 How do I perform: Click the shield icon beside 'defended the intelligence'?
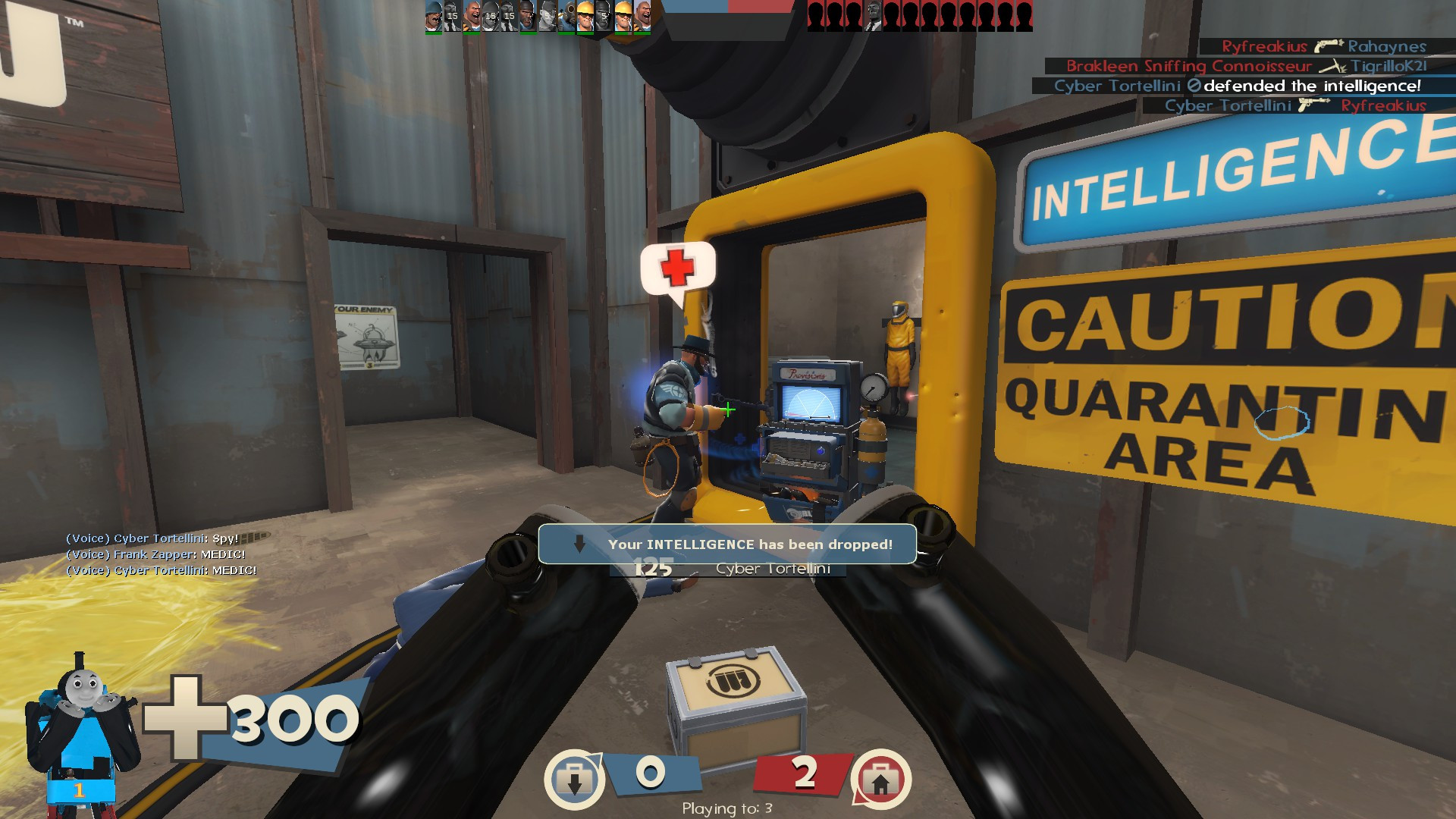[1196, 86]
